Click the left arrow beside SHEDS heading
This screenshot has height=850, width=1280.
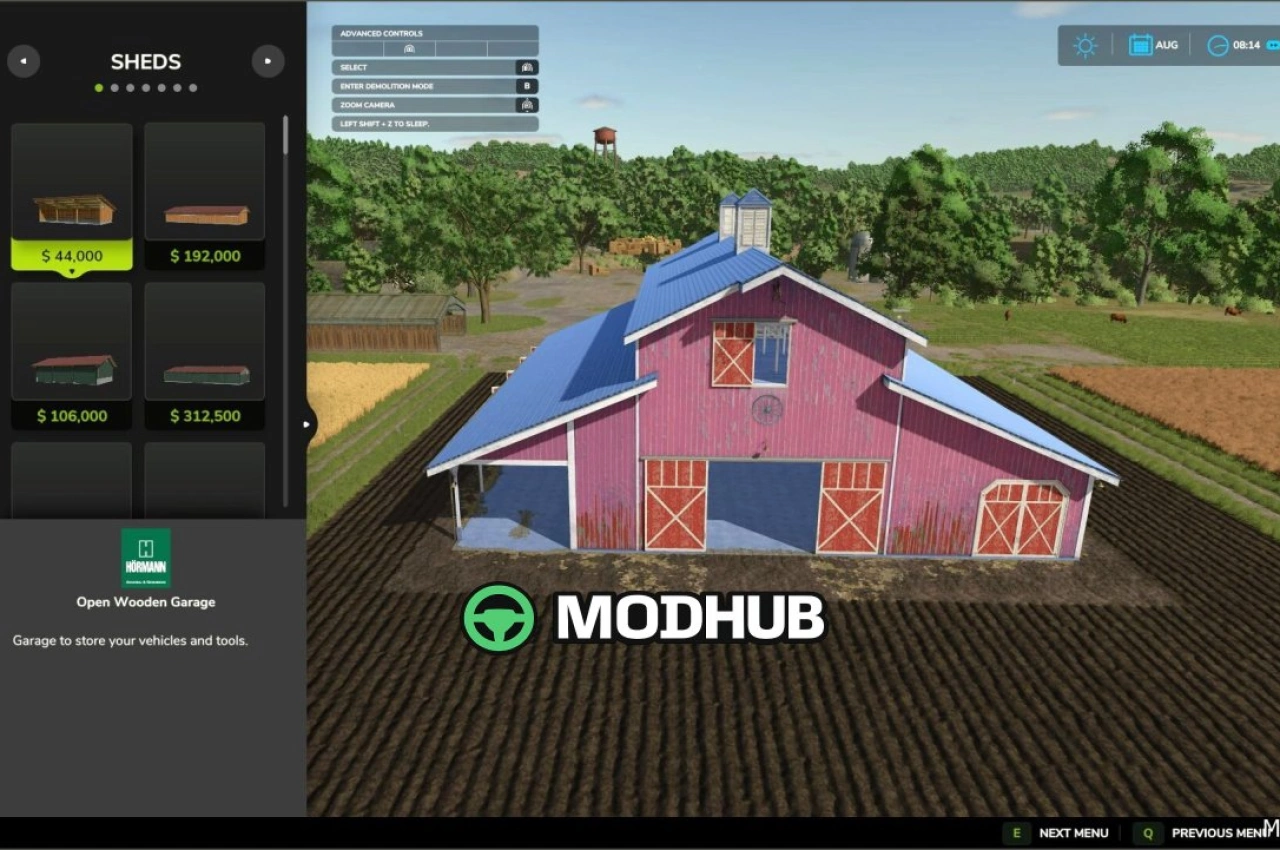[x=24, y=61]
